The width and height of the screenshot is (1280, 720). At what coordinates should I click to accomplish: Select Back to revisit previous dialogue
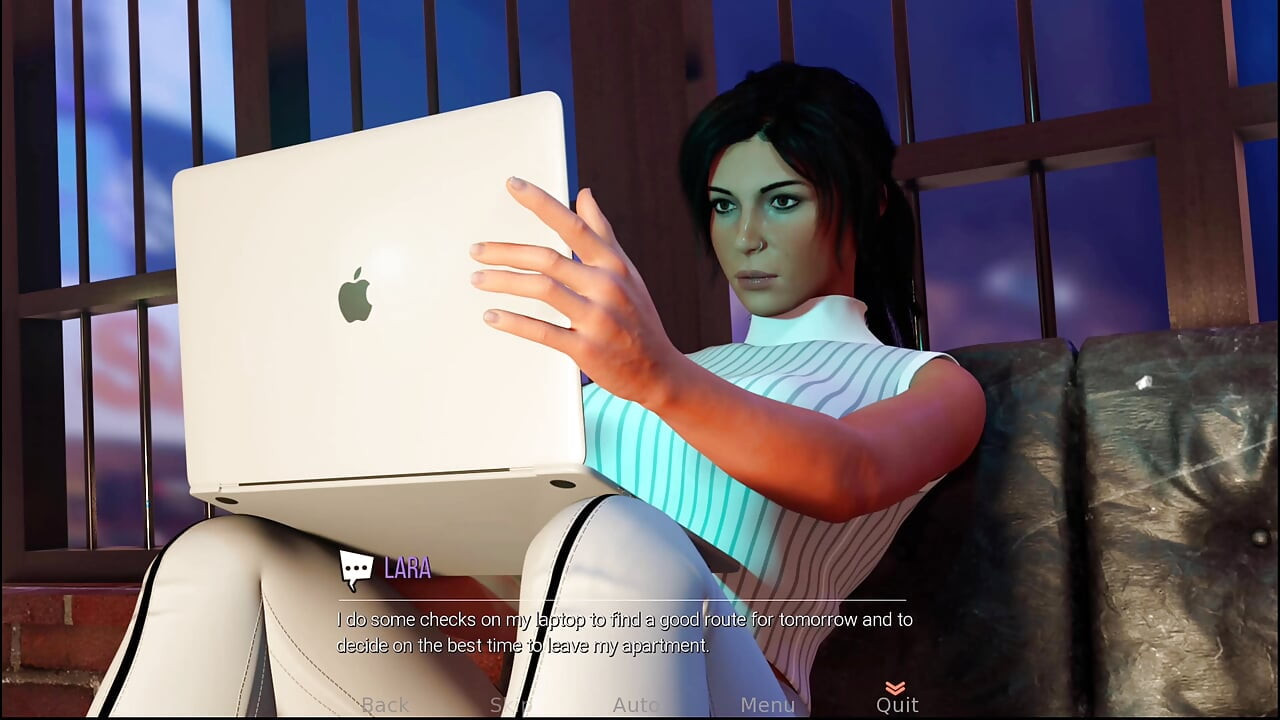(x=385, y=705)
